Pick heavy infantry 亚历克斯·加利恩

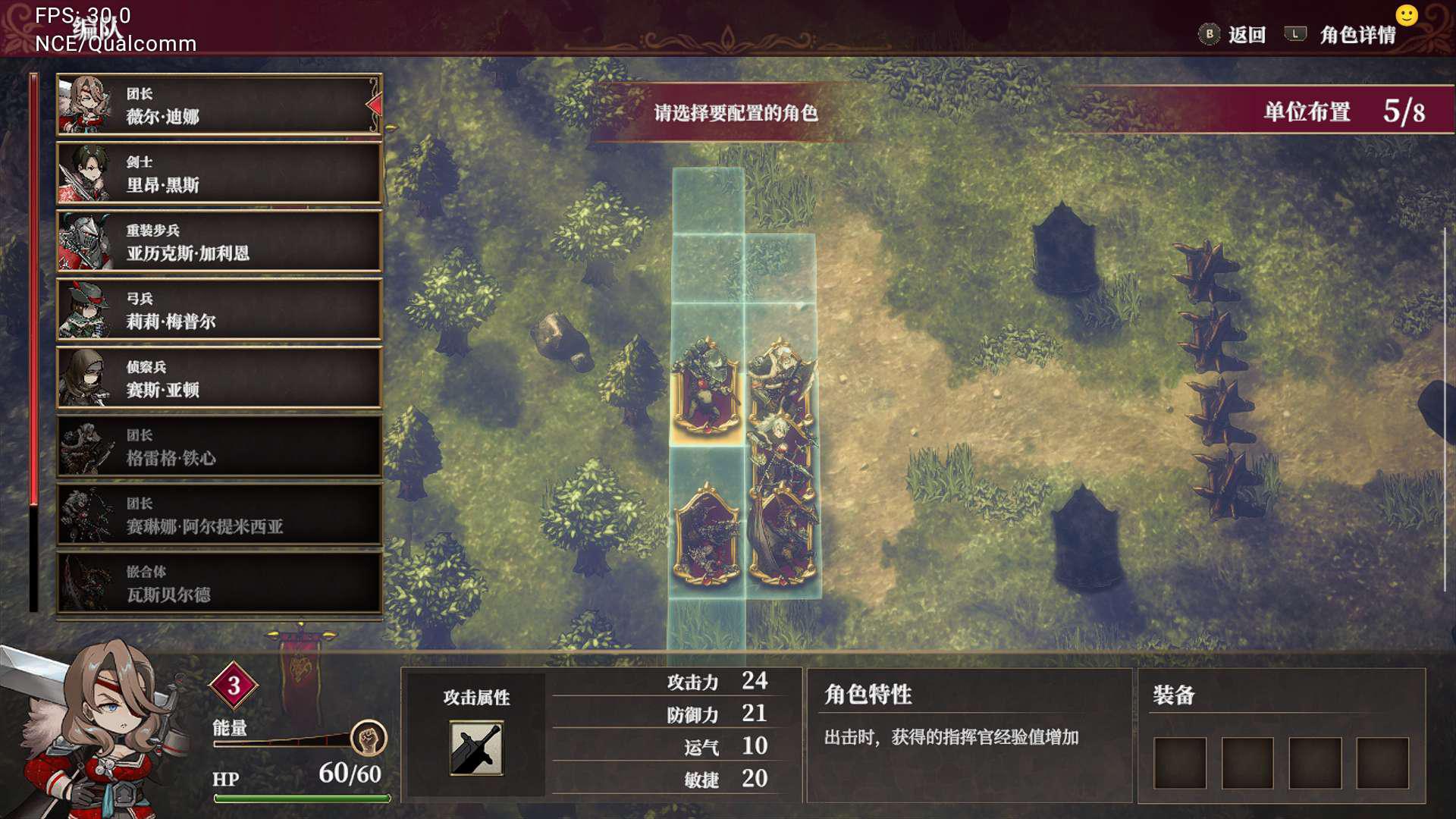click(x=218, y=242)
